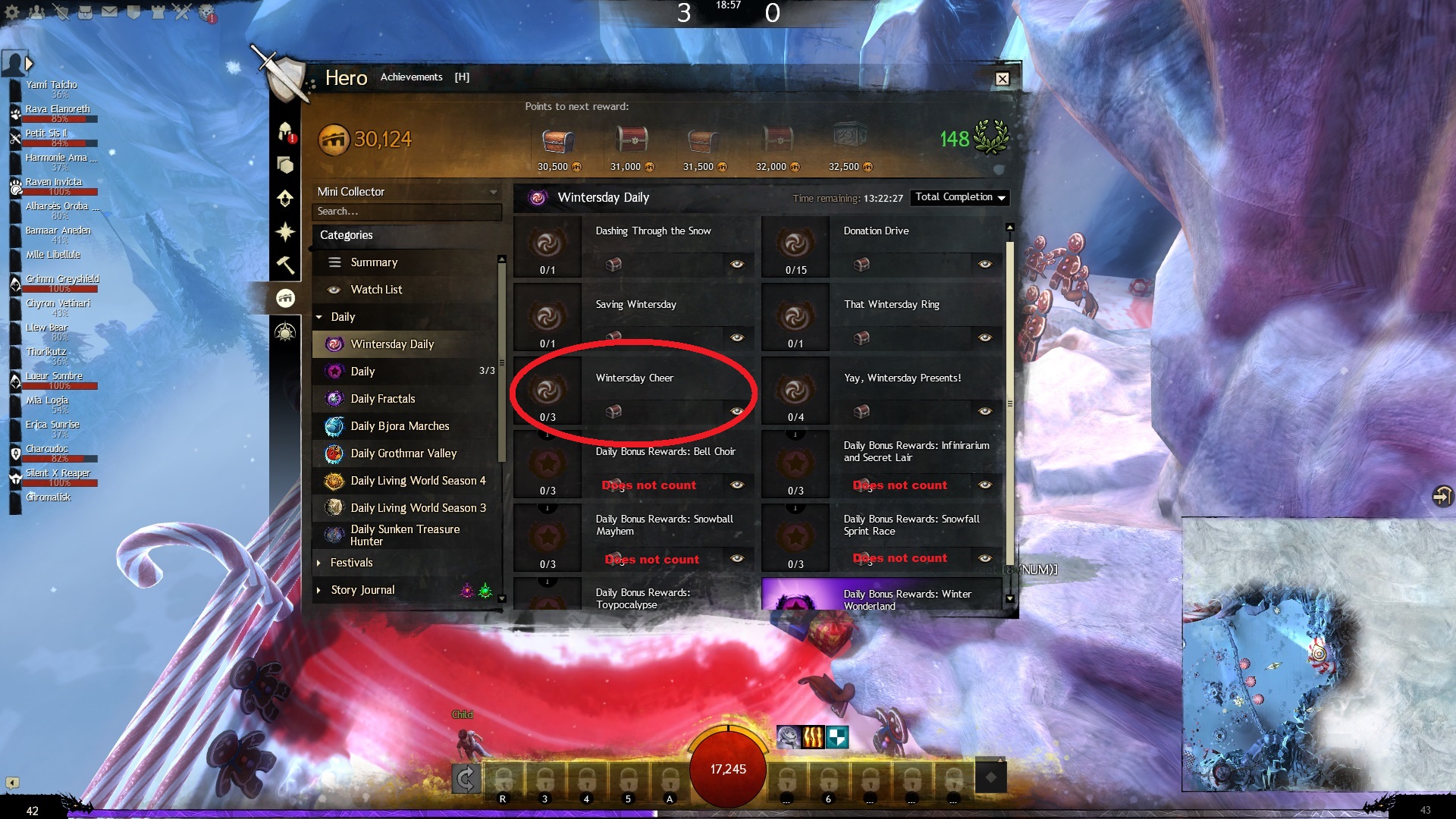Select party member Grimm Greyshield

61,279
